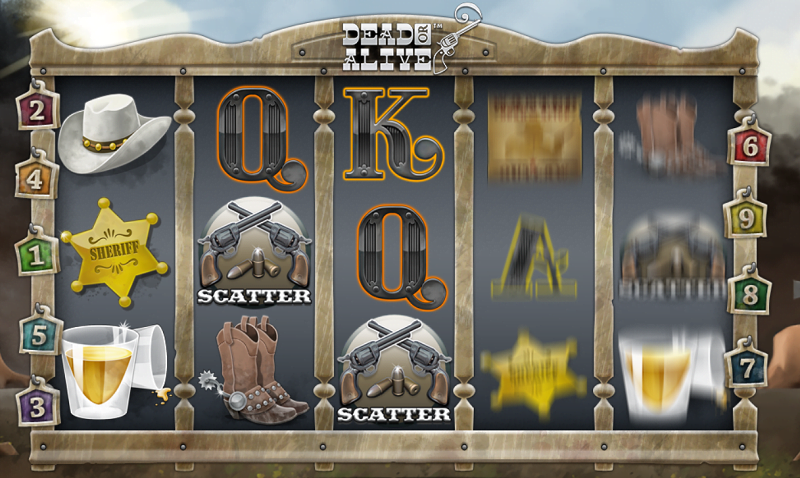Choose the orange payline 4 tag

pyautogui.click(x=37, y=180)
